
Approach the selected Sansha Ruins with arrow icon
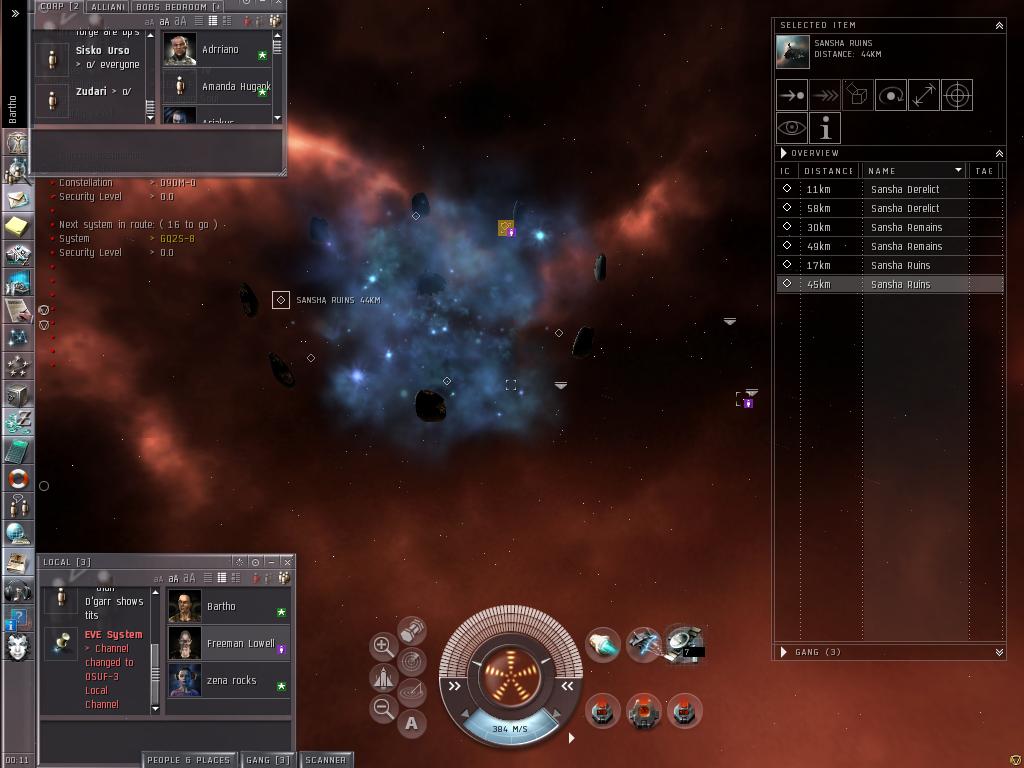coord(792,96)
